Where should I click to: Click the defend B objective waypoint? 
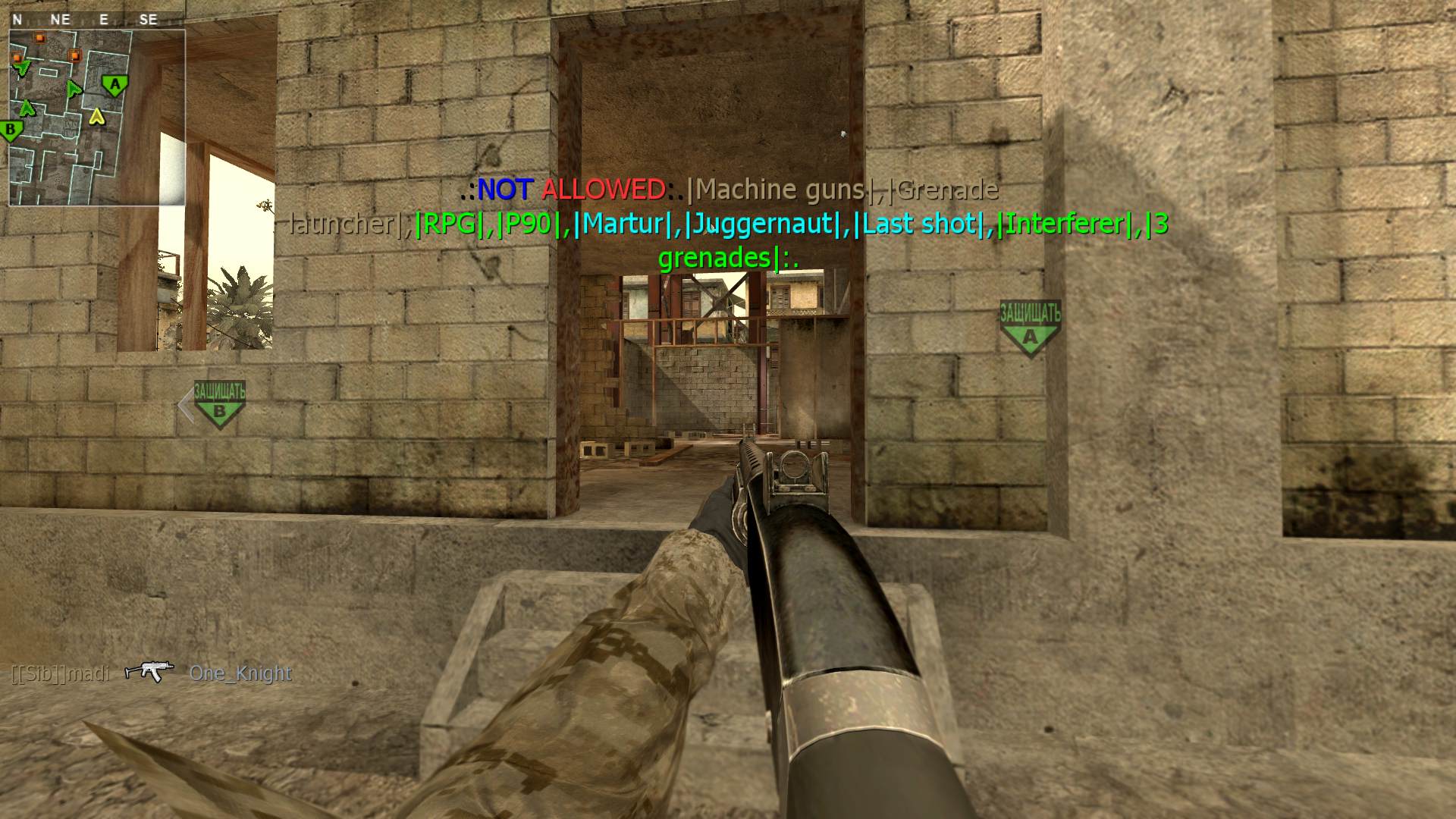219,403
